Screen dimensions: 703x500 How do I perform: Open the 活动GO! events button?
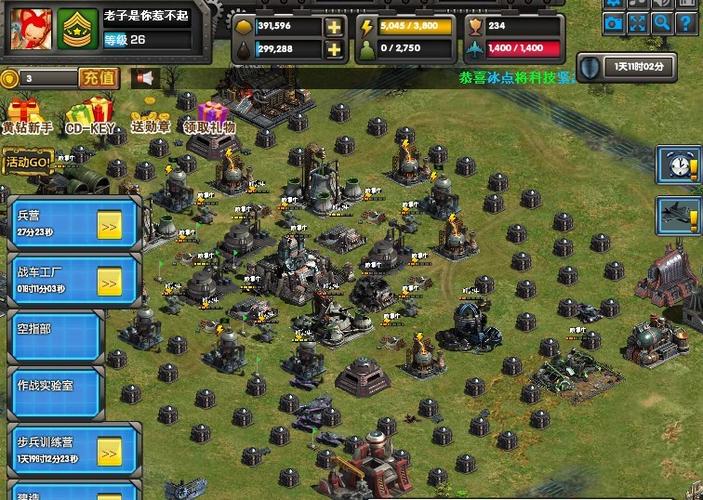(27, 161)
